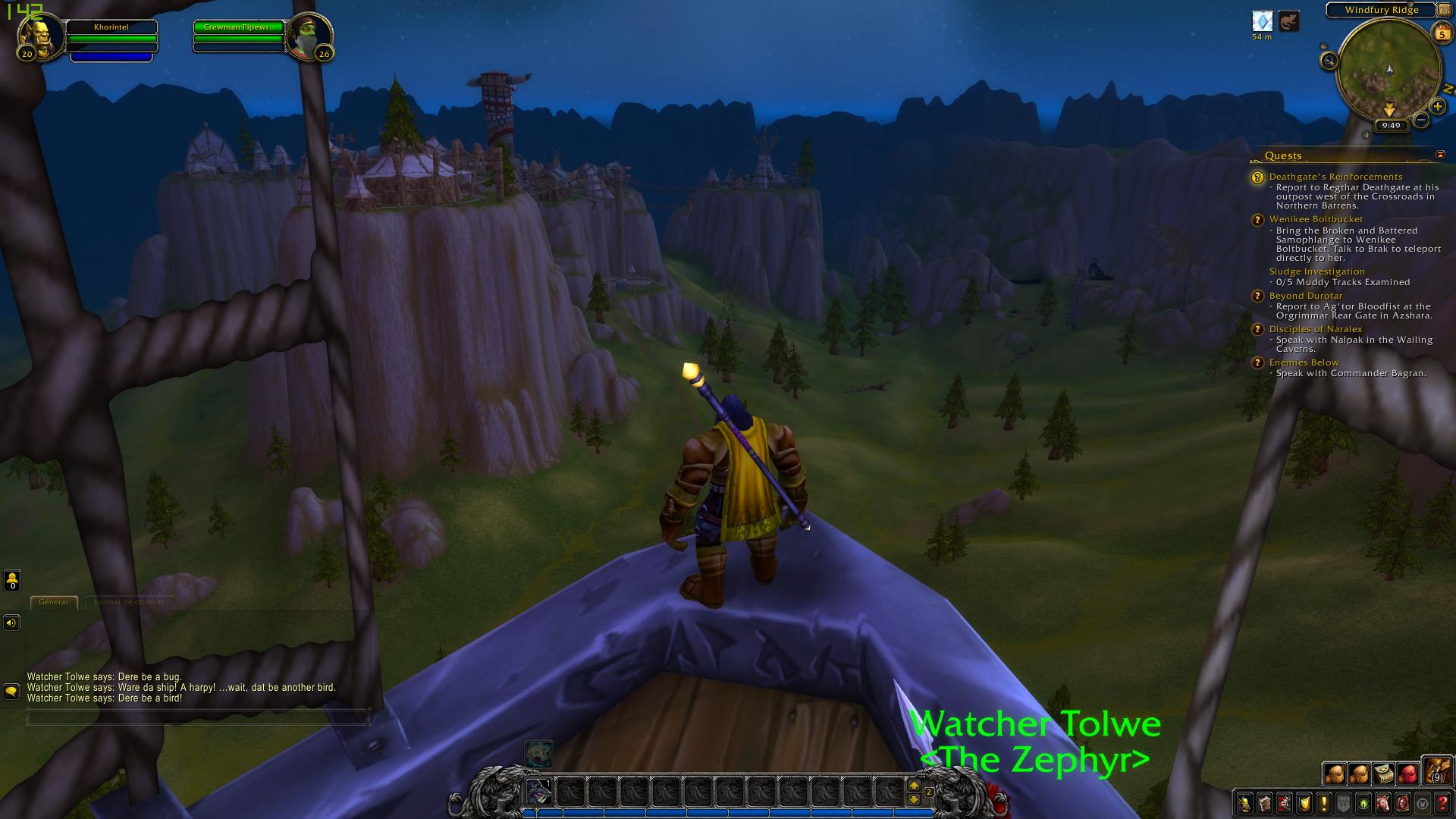Click Khorintel's player portrait
The height and width of the screenshot is (819, 1456).
tap(40, 33)
